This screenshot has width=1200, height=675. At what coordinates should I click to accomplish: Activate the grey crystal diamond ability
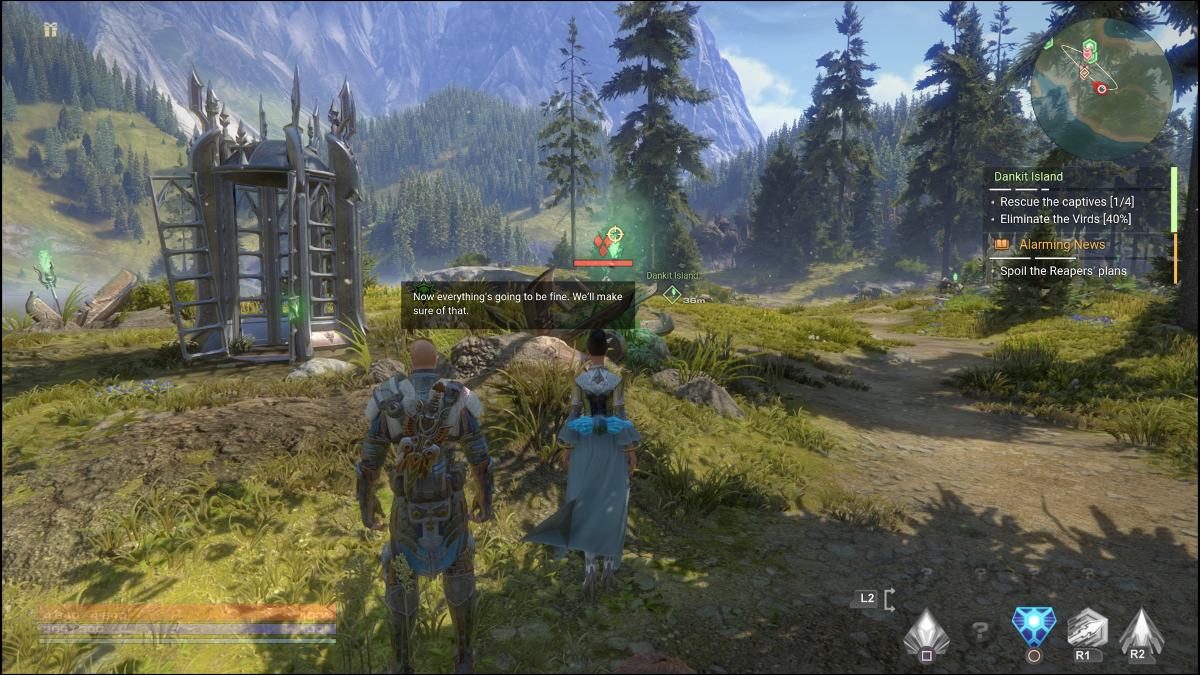(x=925, y=630)
